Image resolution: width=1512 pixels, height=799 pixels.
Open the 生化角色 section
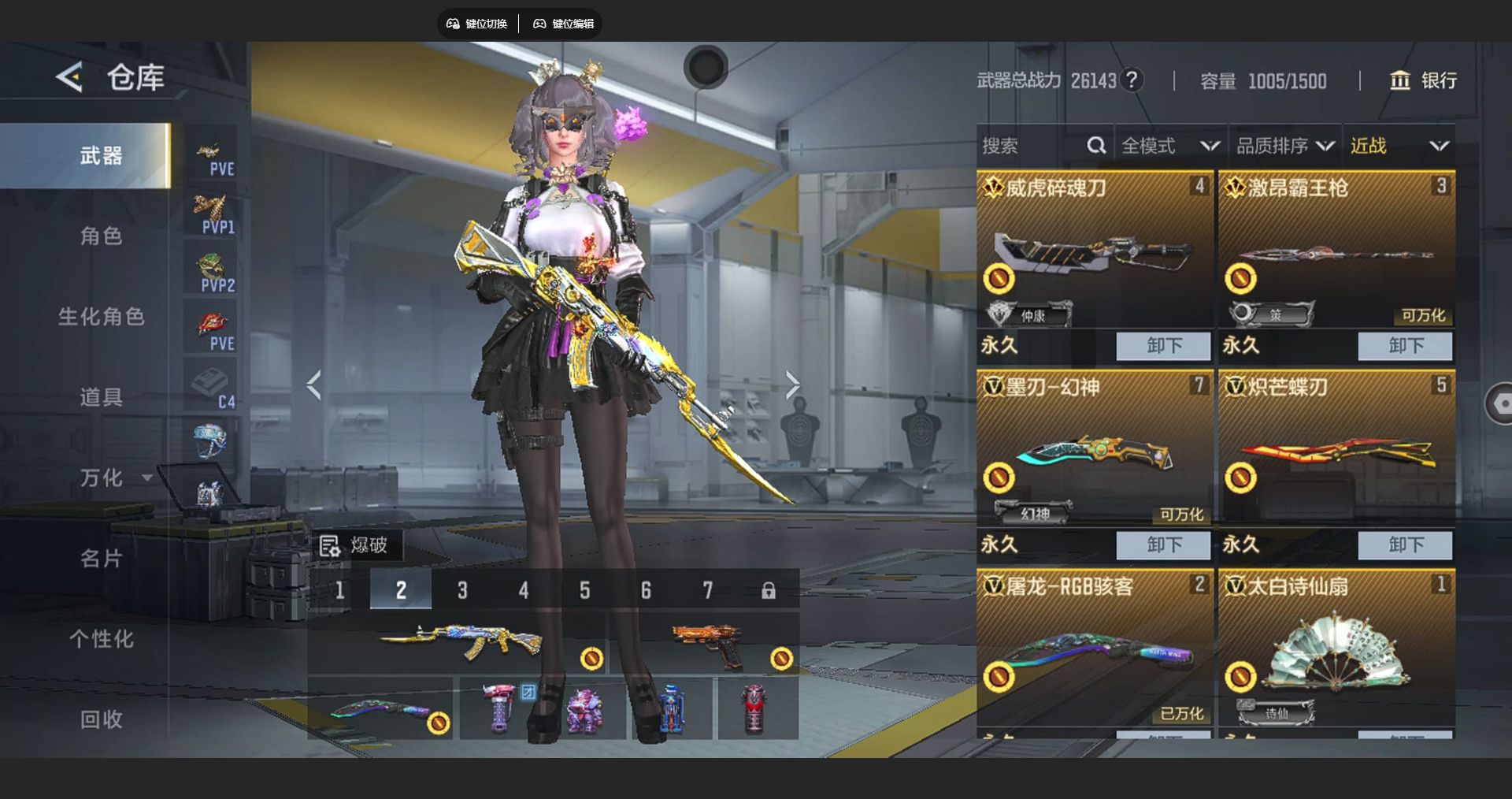101,317
